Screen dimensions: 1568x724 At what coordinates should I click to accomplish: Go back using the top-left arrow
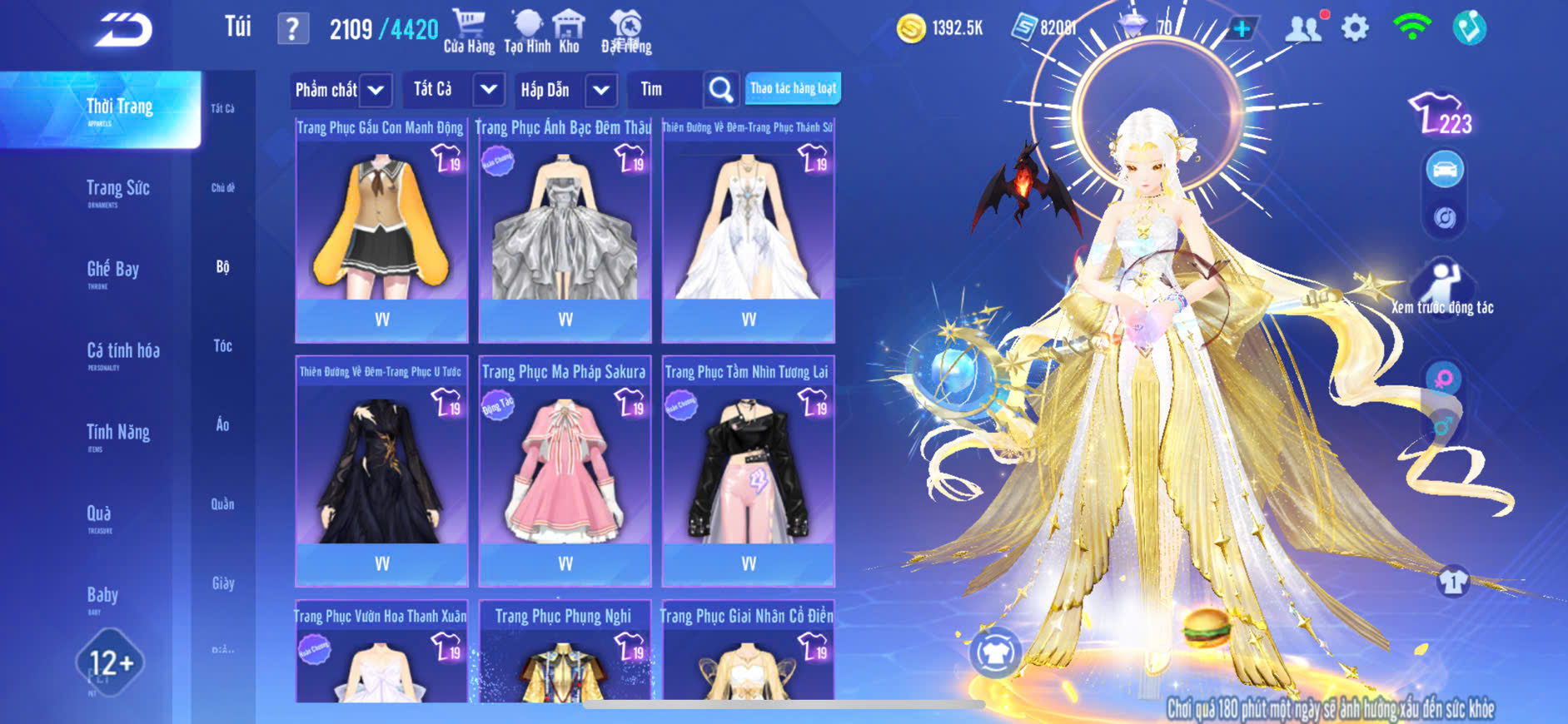124,30
